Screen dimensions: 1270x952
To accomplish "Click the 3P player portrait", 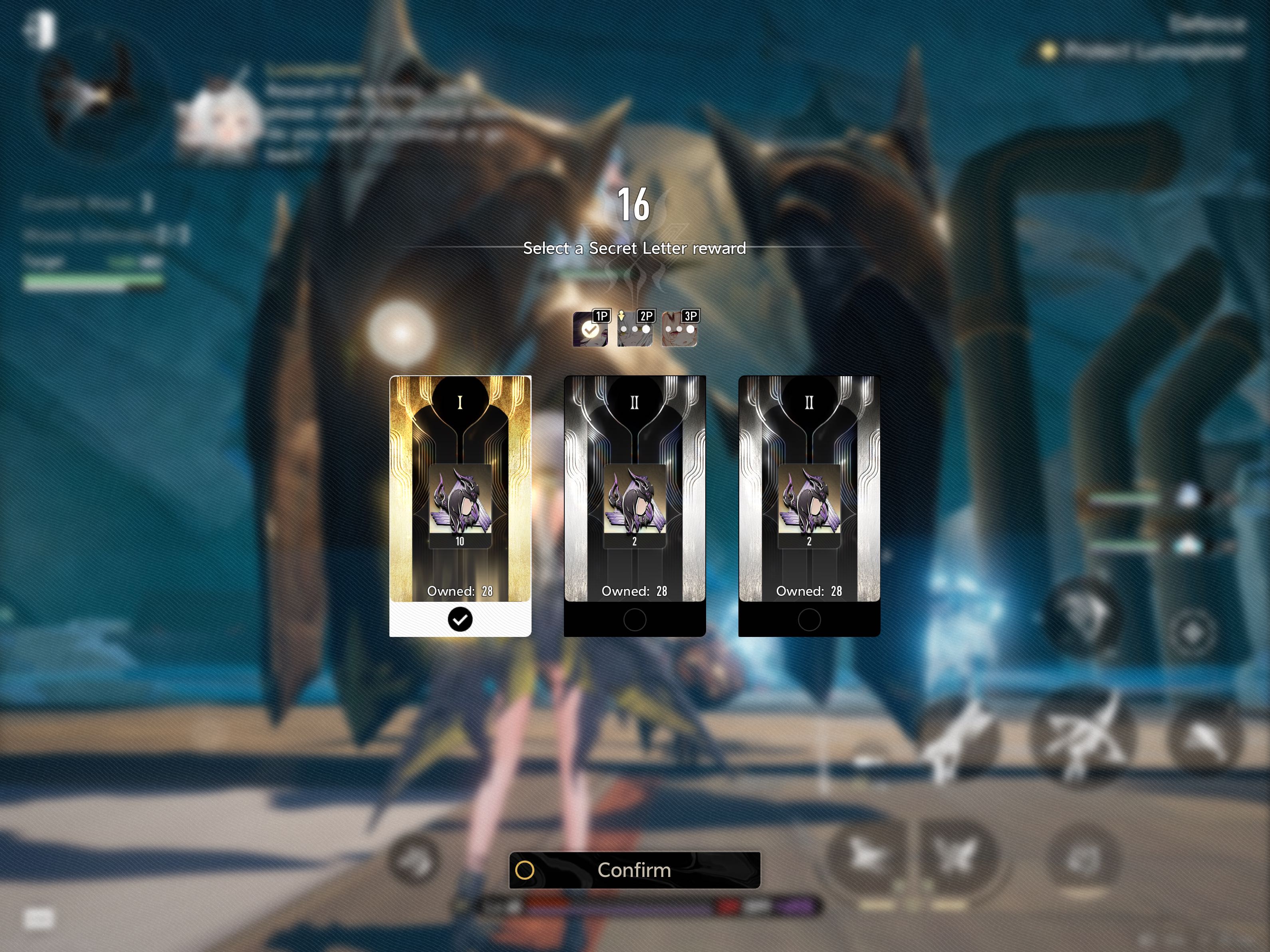I will 679,329.
